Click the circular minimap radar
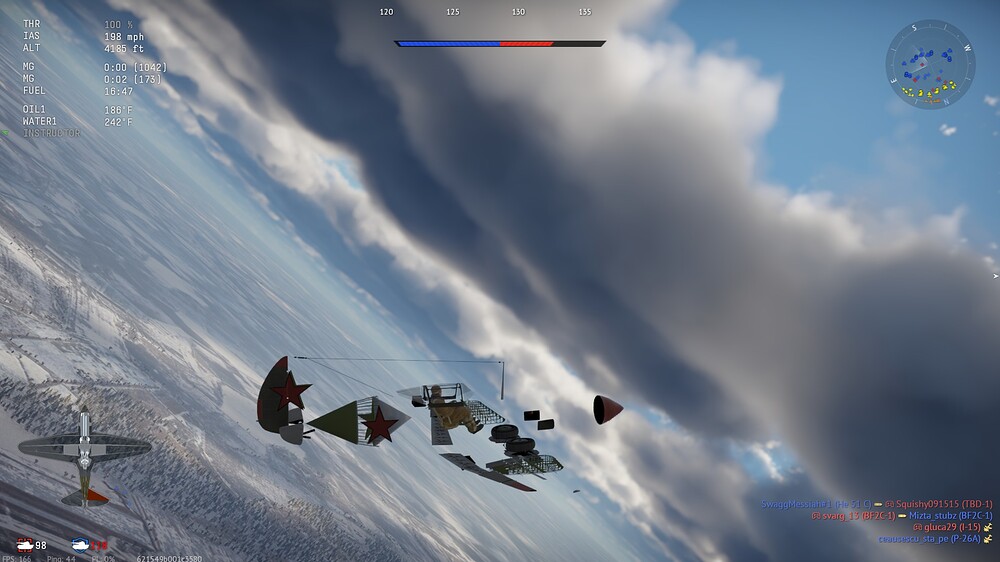This screenshot has width=1000, height=562. click(930, 66)
